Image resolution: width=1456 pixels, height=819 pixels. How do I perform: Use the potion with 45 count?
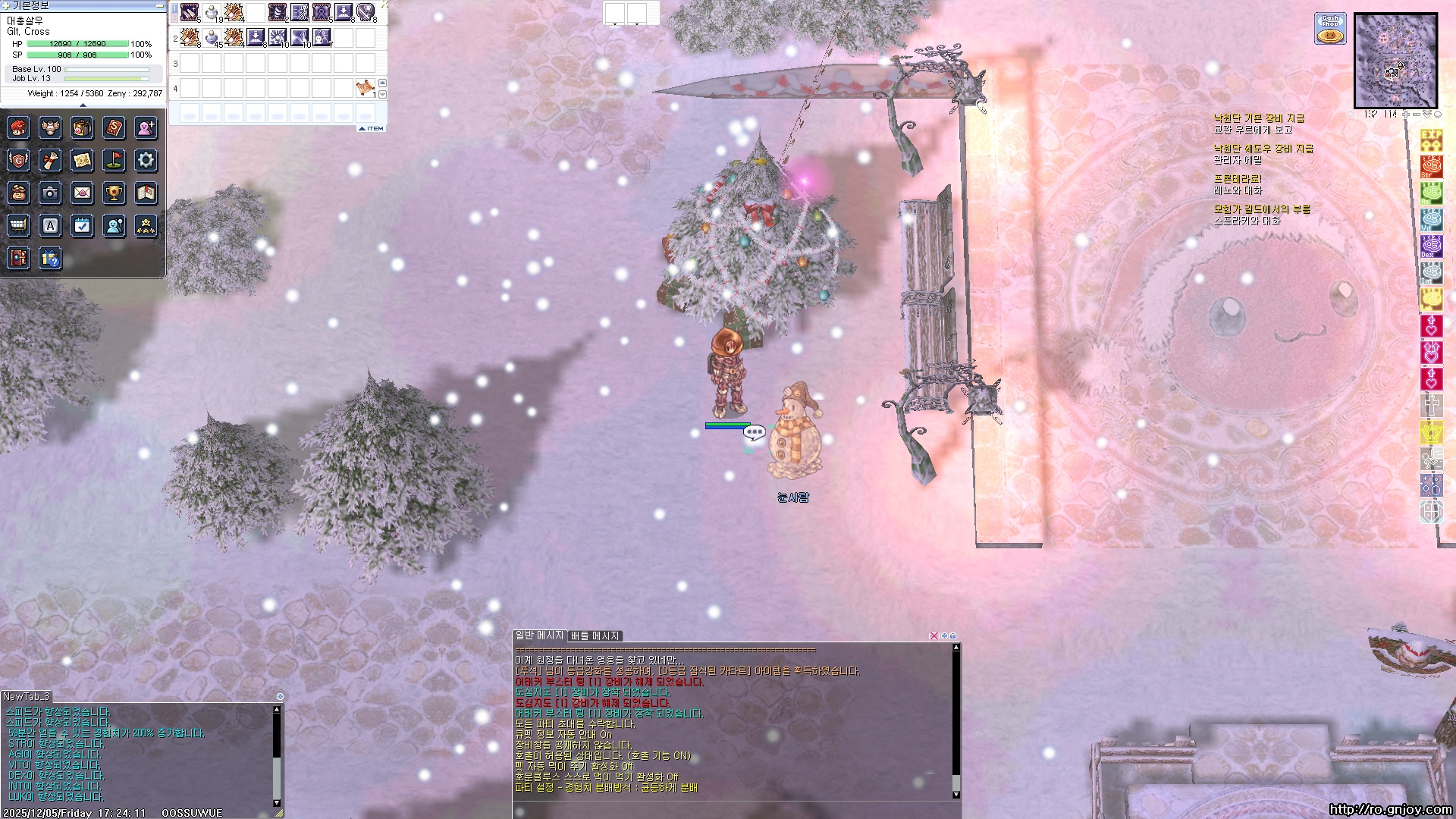pos(212,36)
